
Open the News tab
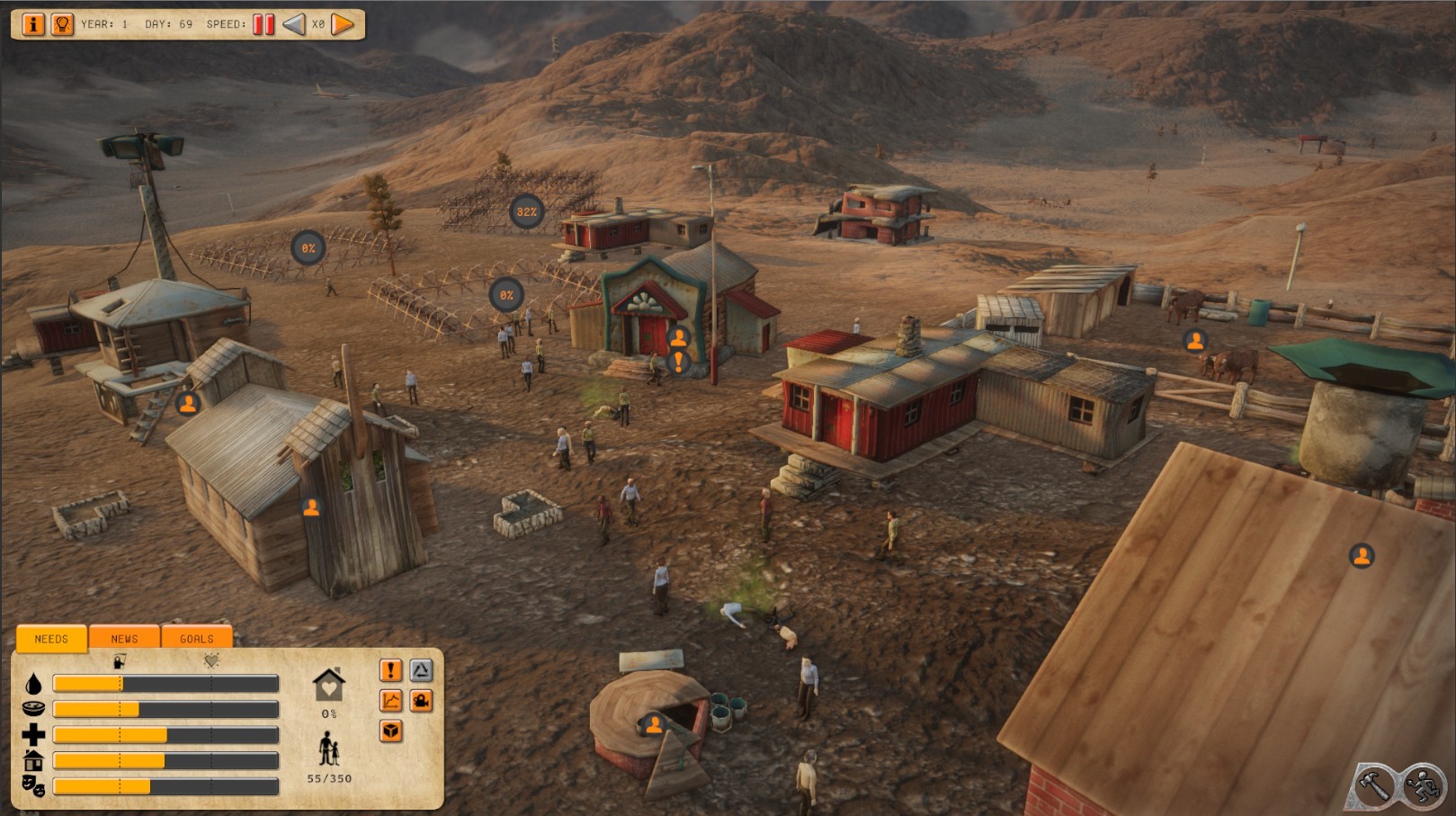coord(124,639)
